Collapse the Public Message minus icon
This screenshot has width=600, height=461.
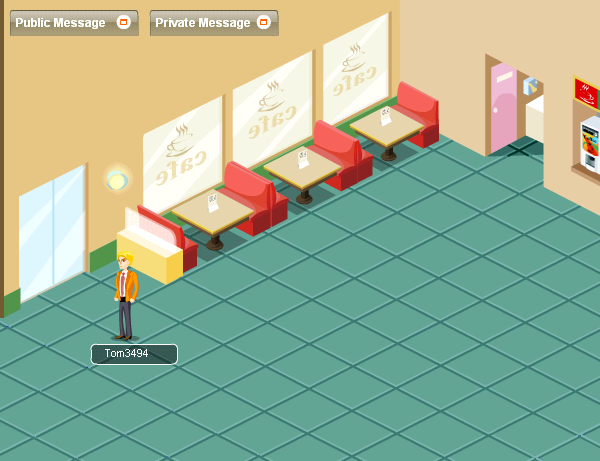point(124,23)
